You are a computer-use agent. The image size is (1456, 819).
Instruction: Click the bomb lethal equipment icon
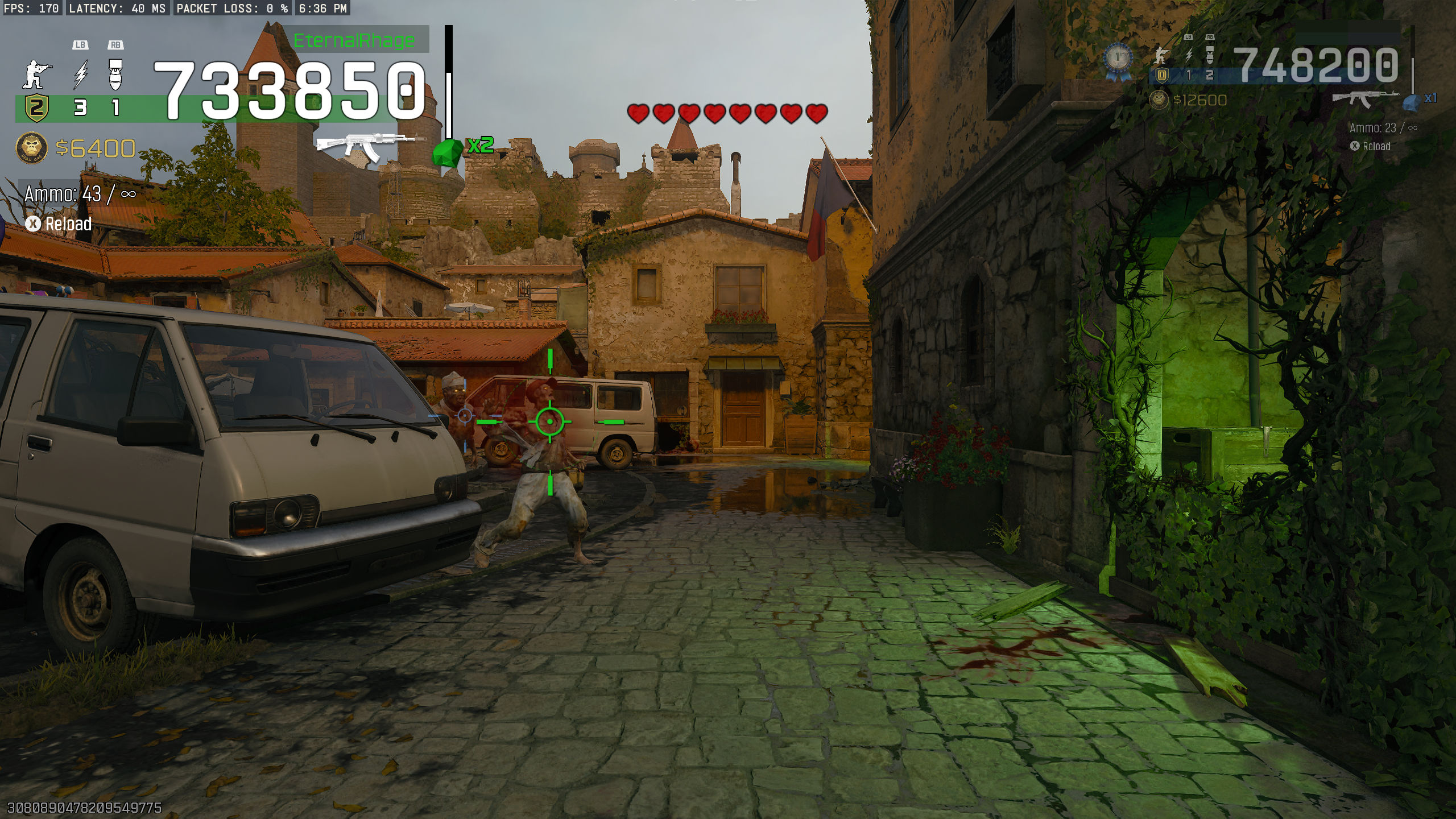[x=115, y=75]
